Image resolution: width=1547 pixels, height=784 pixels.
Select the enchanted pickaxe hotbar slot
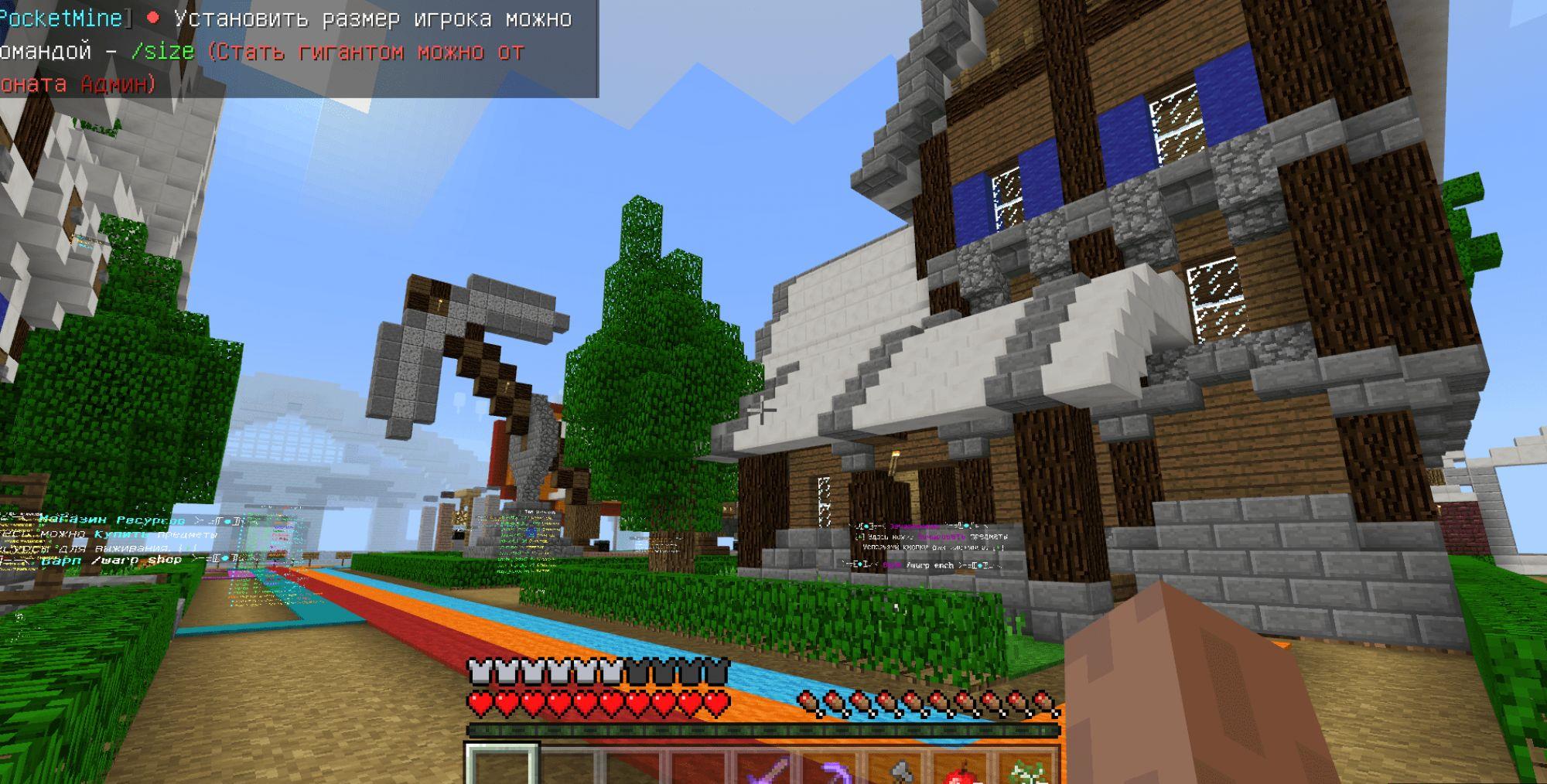(832, 769)
